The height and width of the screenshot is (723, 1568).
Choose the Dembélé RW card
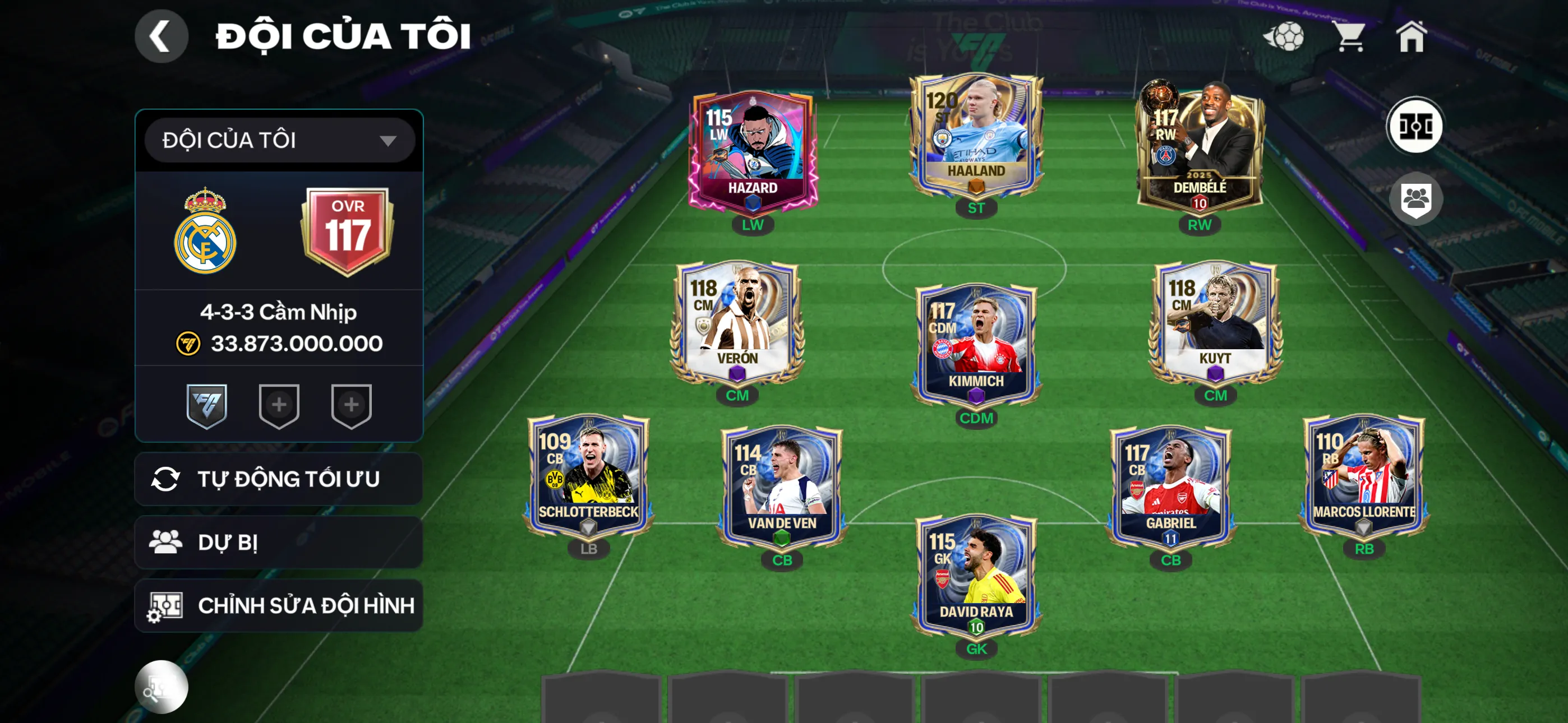tap(1199, 149)
